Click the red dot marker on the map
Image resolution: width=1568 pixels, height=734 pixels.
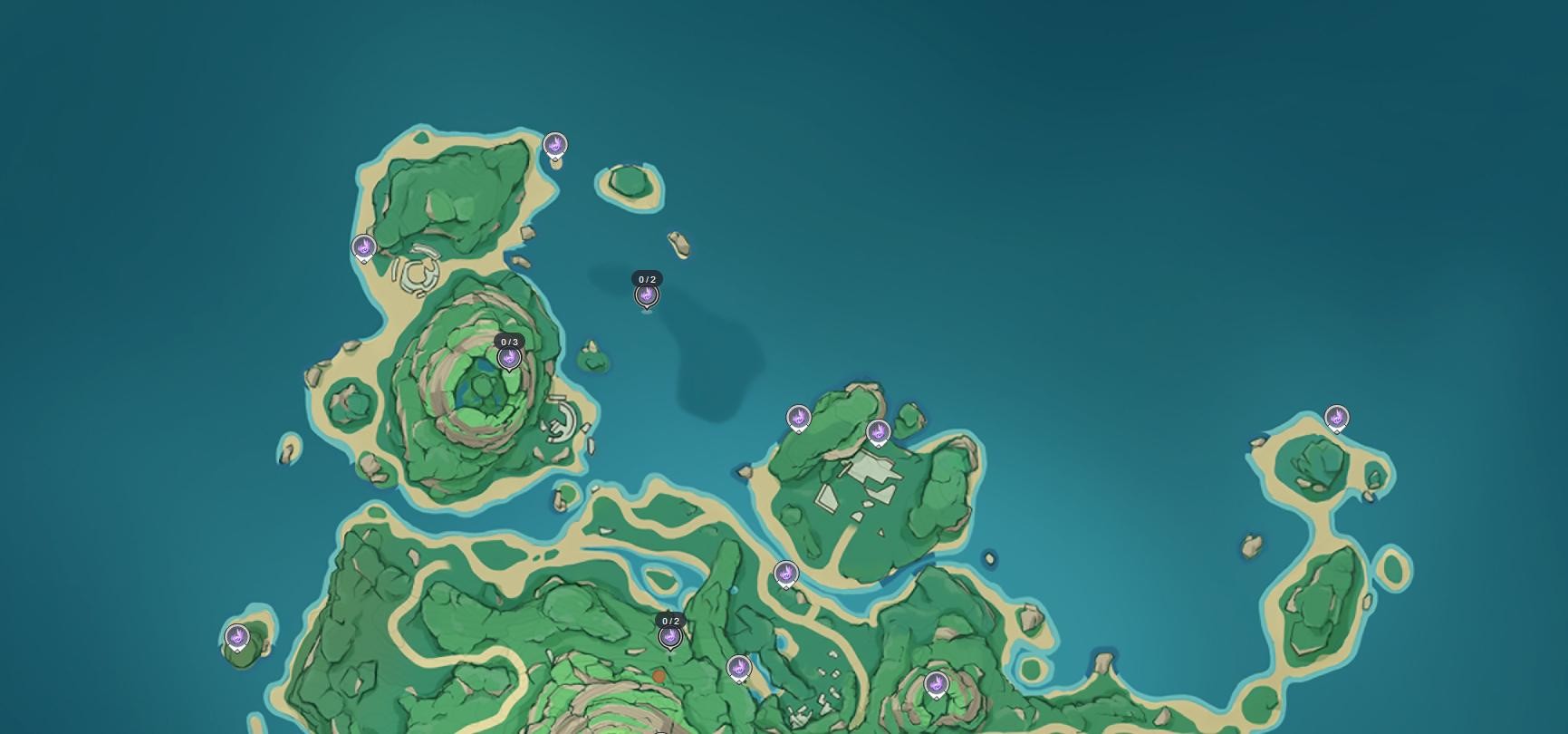coord(659,675)
